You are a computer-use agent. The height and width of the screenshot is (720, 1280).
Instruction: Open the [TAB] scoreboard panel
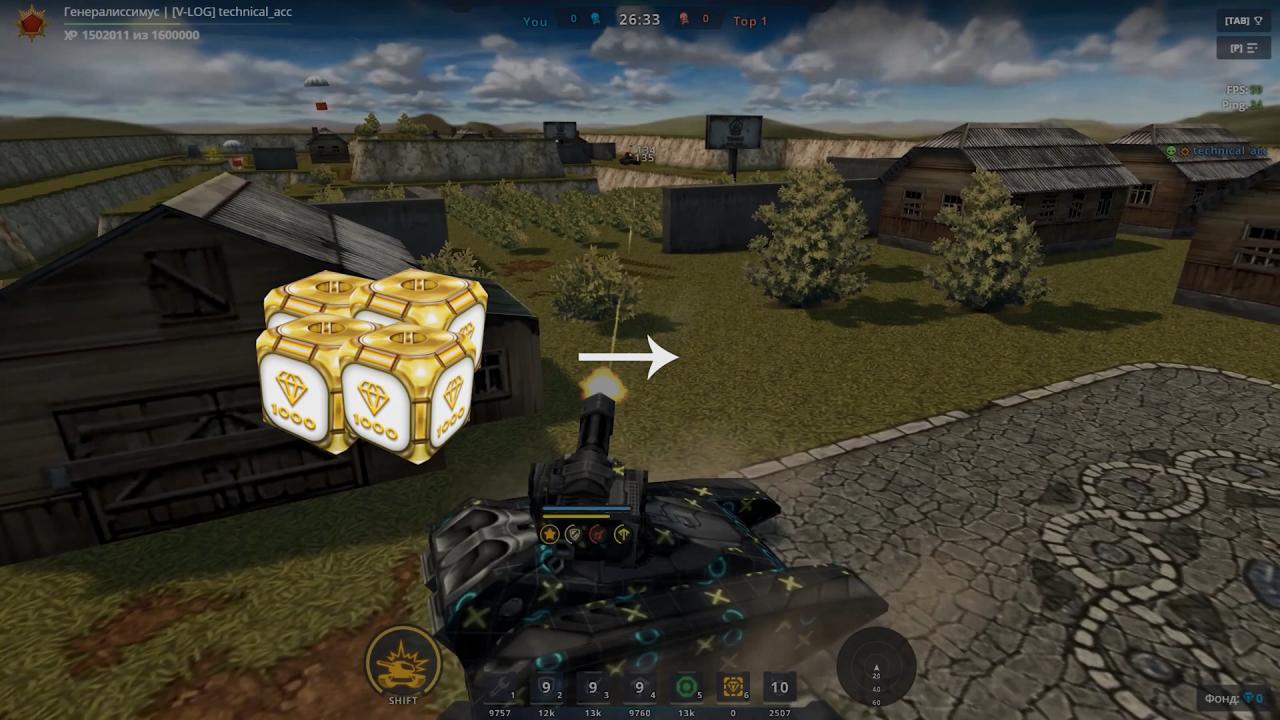click(x=1243, y=18)
